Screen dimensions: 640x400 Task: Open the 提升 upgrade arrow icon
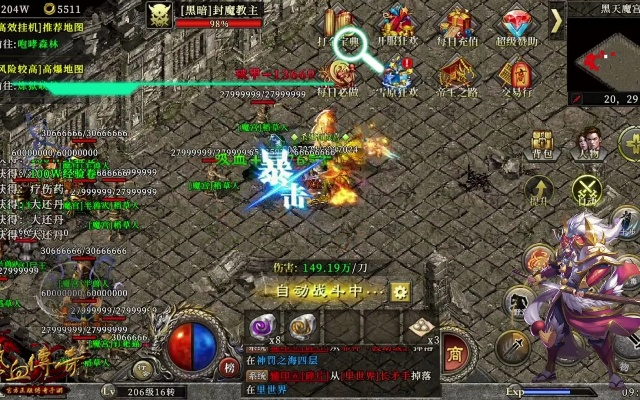540,190
